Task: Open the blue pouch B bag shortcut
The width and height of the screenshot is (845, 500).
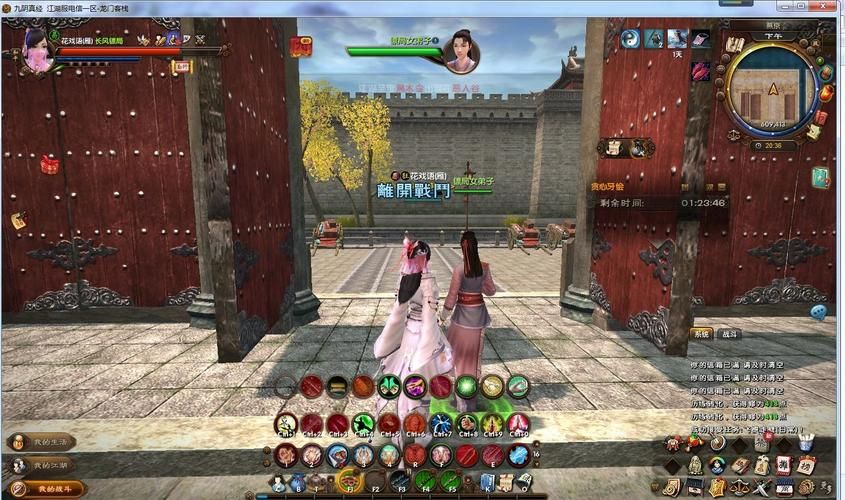Action: (x=298, y=483)
